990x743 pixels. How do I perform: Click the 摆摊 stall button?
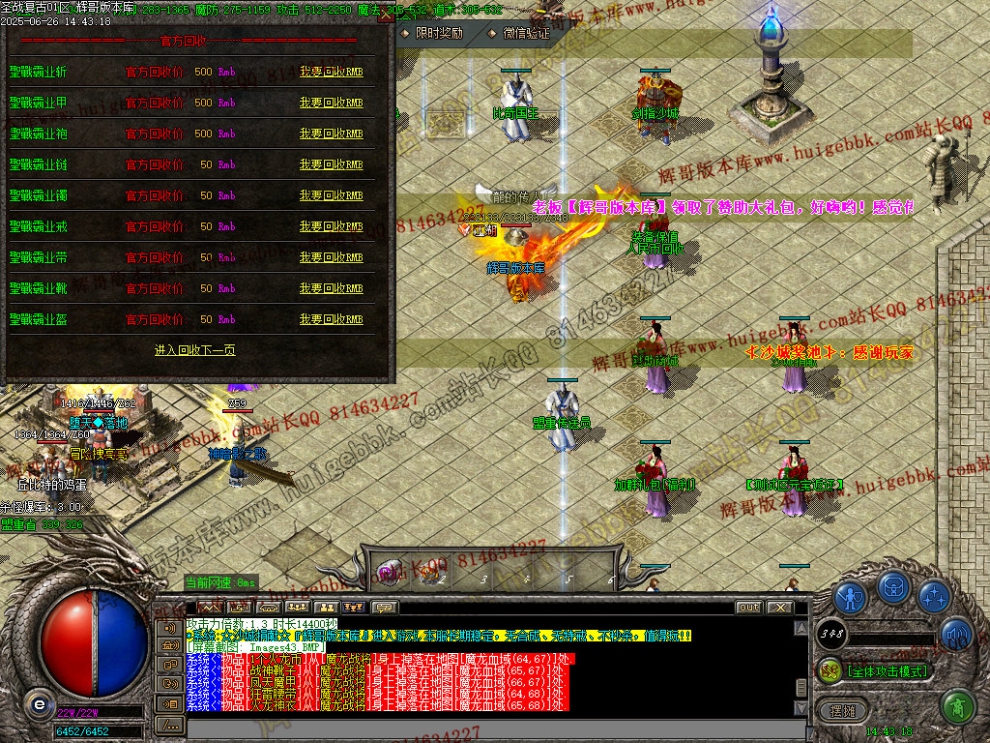pyautogui.click(x=843, y=710)
